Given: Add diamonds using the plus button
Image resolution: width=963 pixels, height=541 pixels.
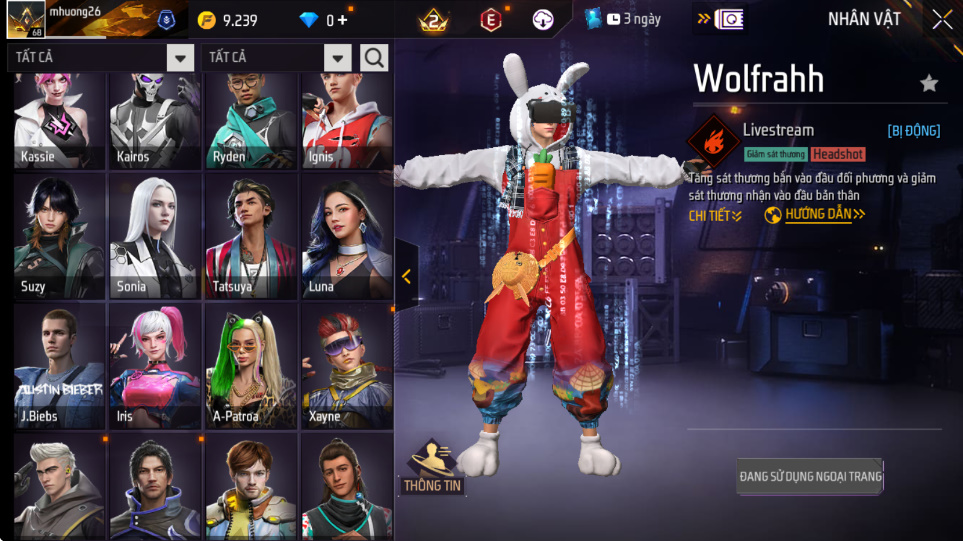Looking at the screenshot, I should [x=343, y=20].
